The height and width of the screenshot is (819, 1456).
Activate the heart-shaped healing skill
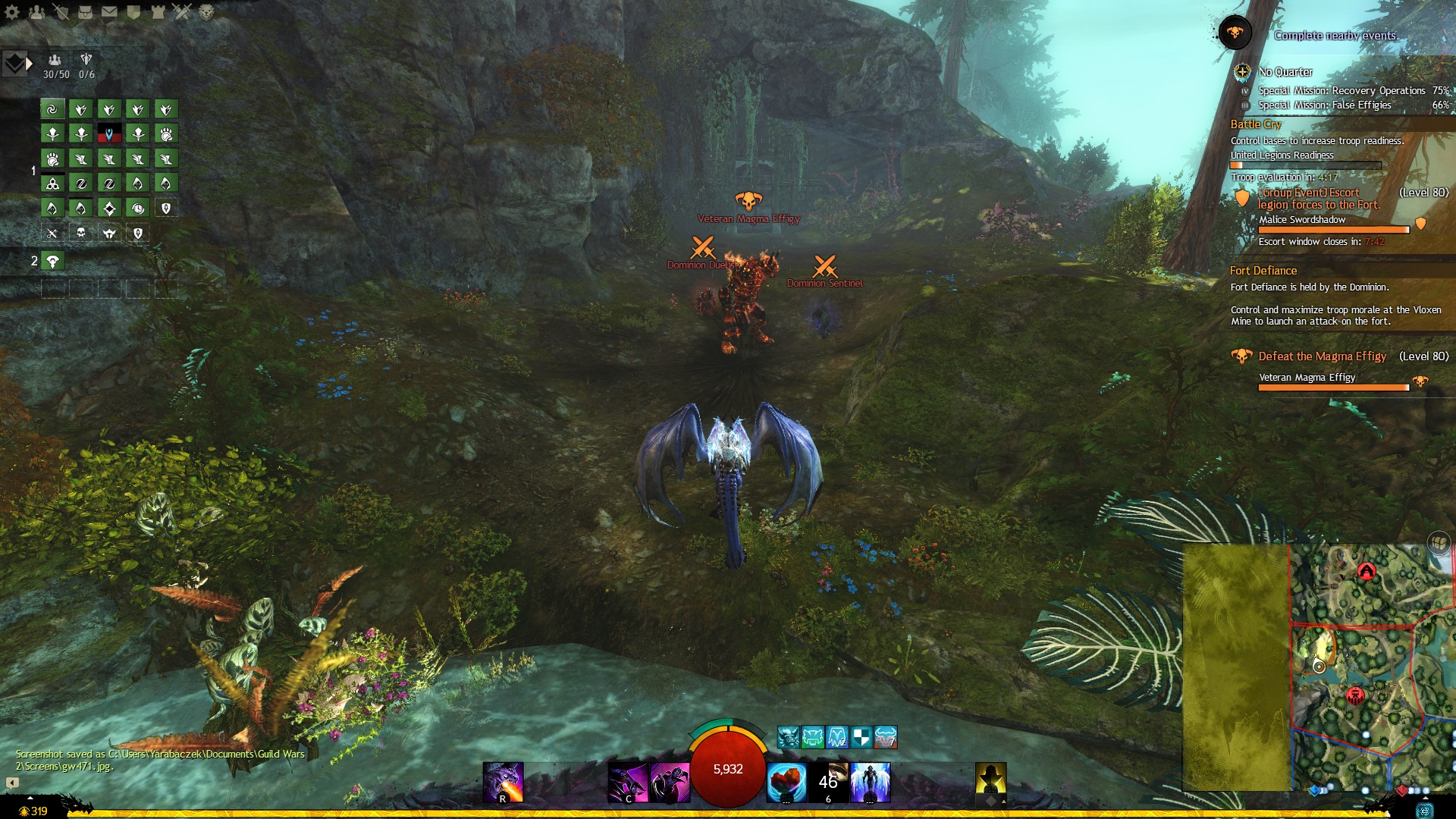coord(786,783)
